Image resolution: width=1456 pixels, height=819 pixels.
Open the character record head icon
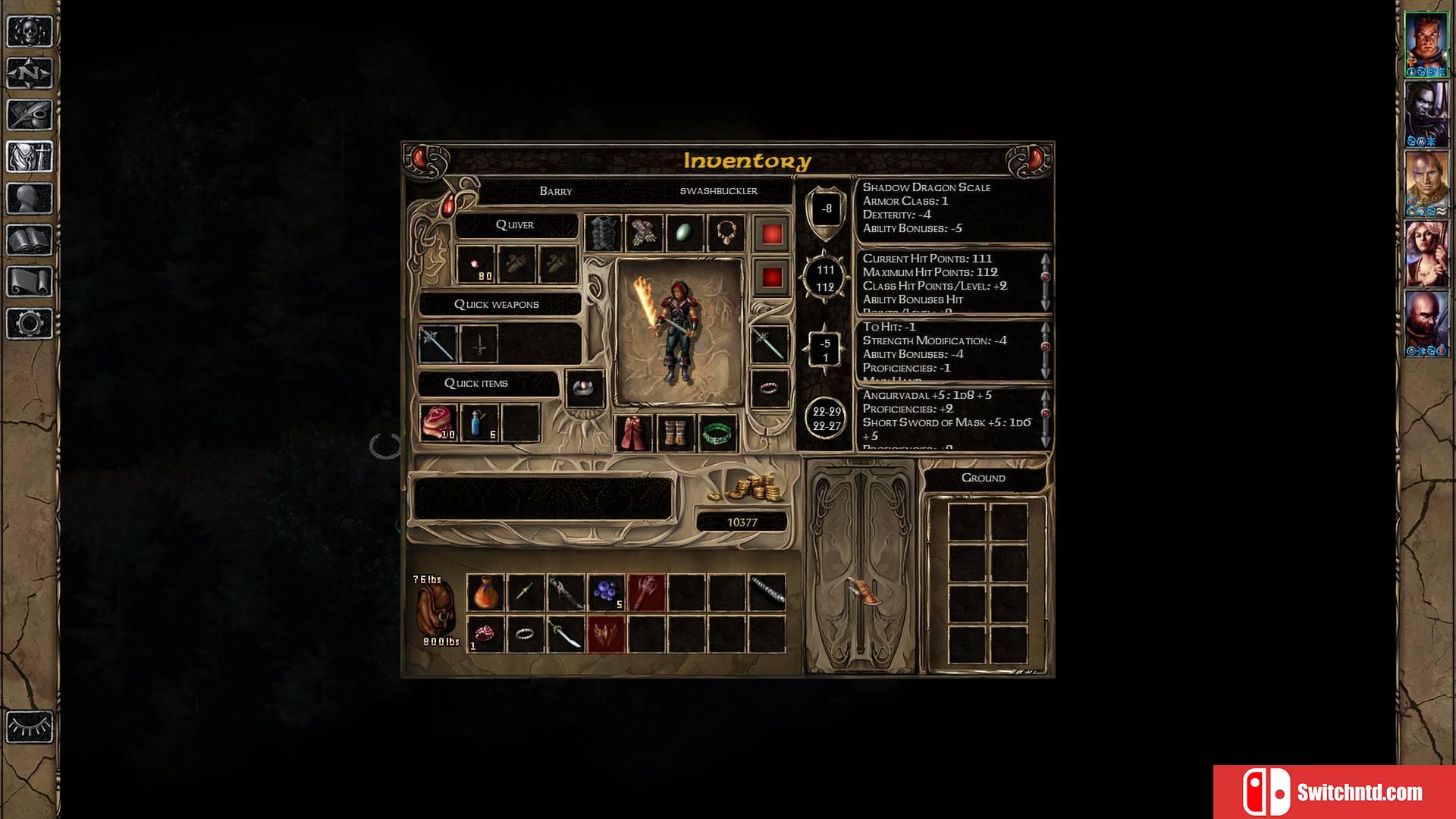(30, 199)
